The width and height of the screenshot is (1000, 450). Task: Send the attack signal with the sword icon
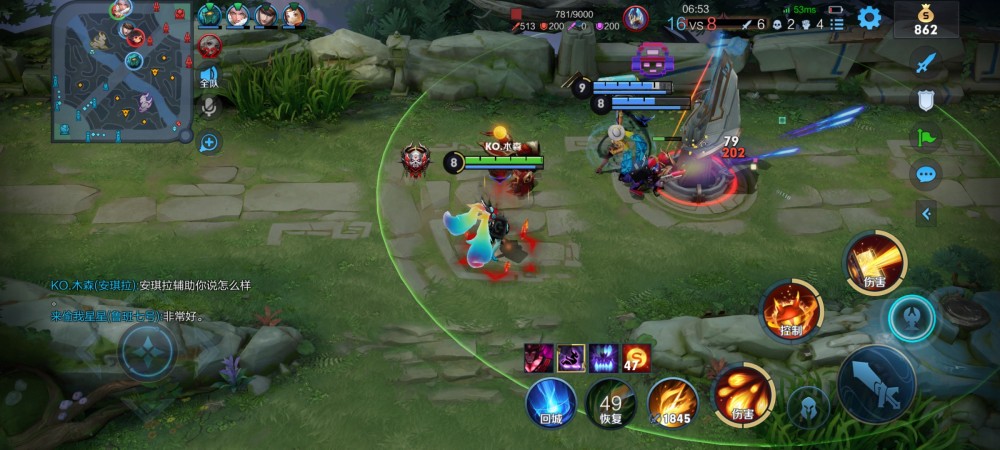(926, 63)
